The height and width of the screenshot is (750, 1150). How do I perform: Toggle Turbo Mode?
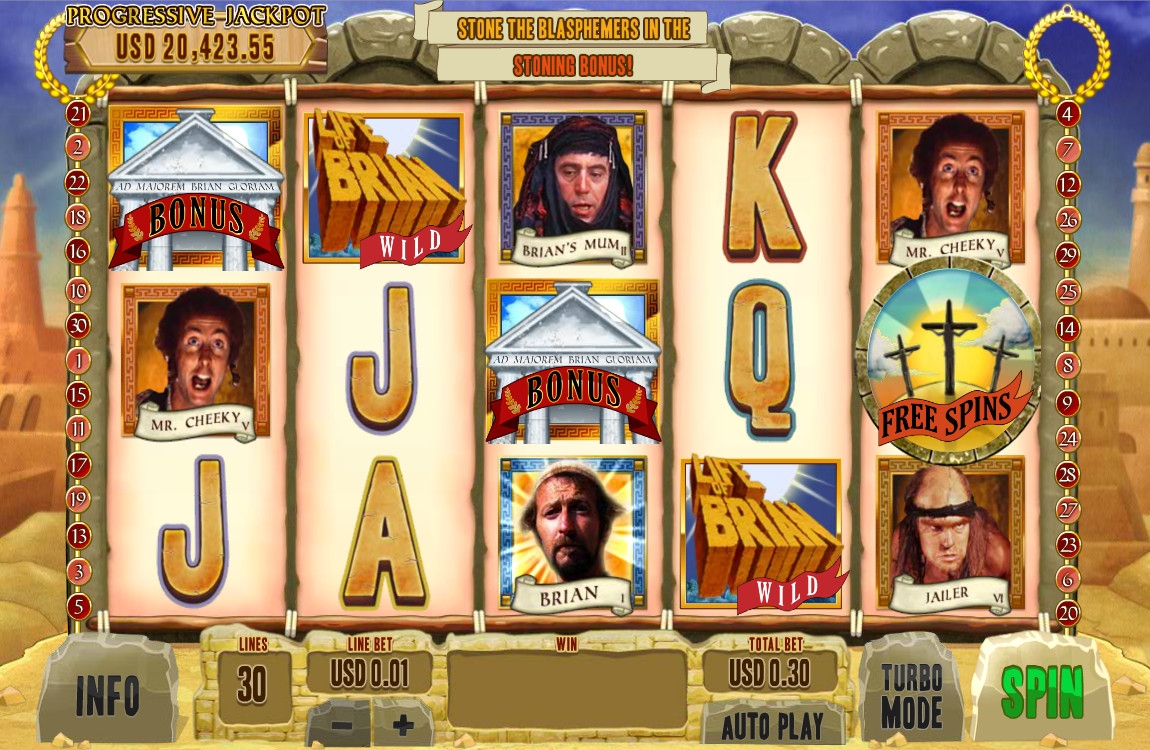[x=911, y=696]
